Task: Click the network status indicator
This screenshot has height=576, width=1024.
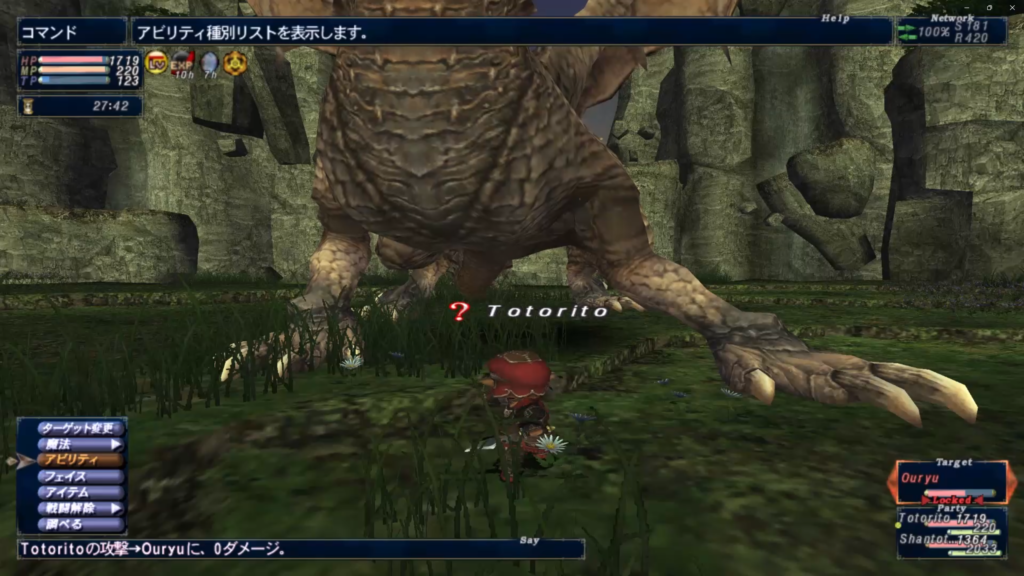Action: pyautogui.click(x=951, y=31)
